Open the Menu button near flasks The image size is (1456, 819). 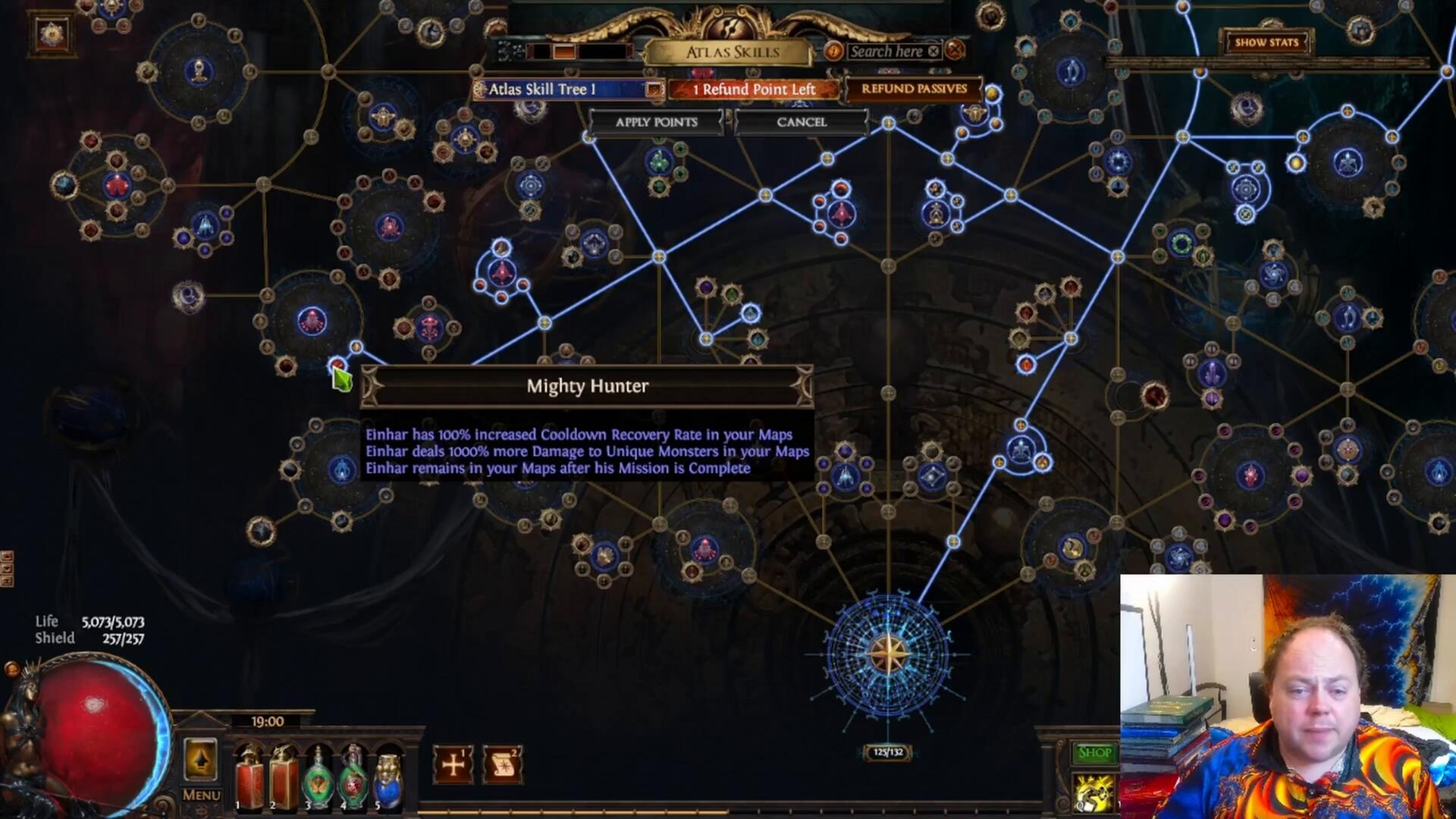pos(201,795)
